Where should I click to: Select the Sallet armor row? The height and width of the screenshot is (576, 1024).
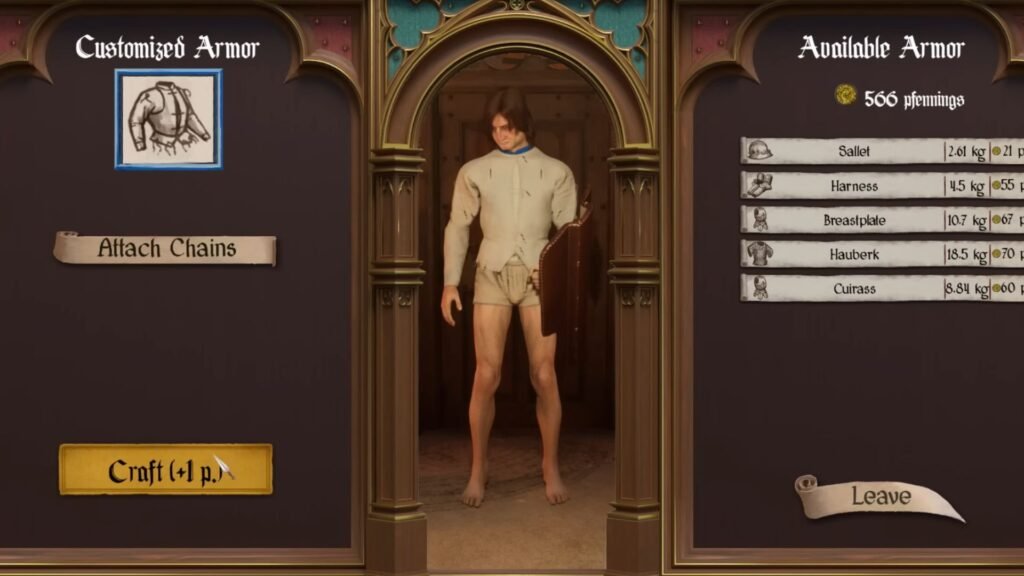tap(854, 151)
